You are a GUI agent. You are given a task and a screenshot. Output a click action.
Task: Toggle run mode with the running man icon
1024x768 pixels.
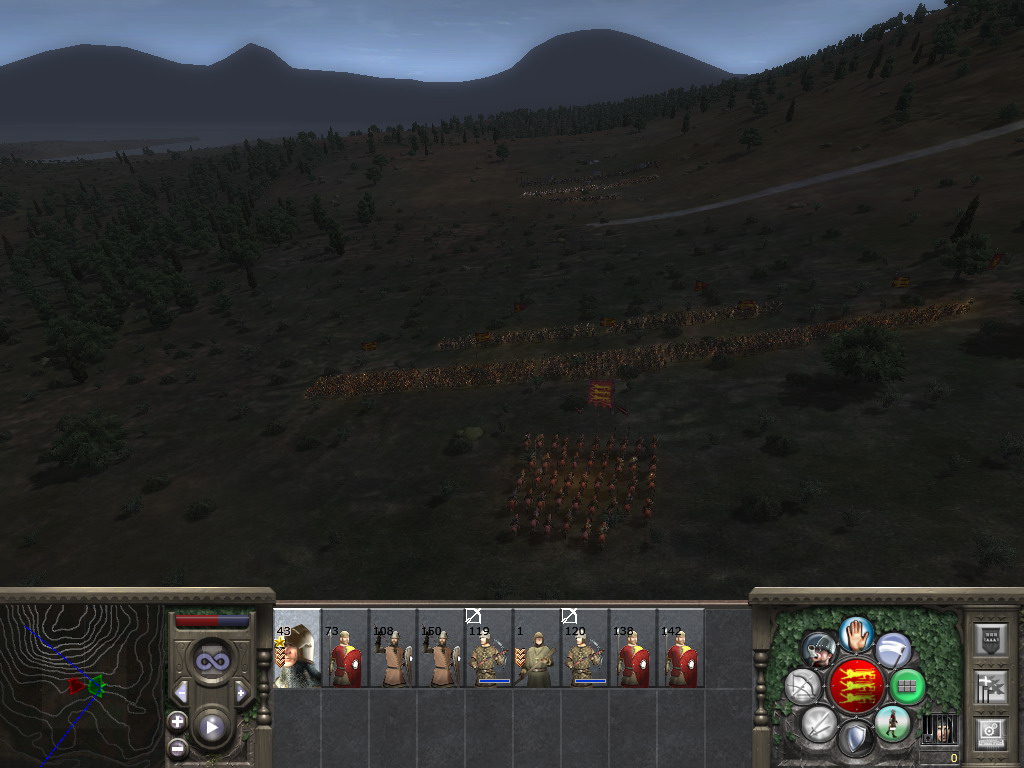891,723
